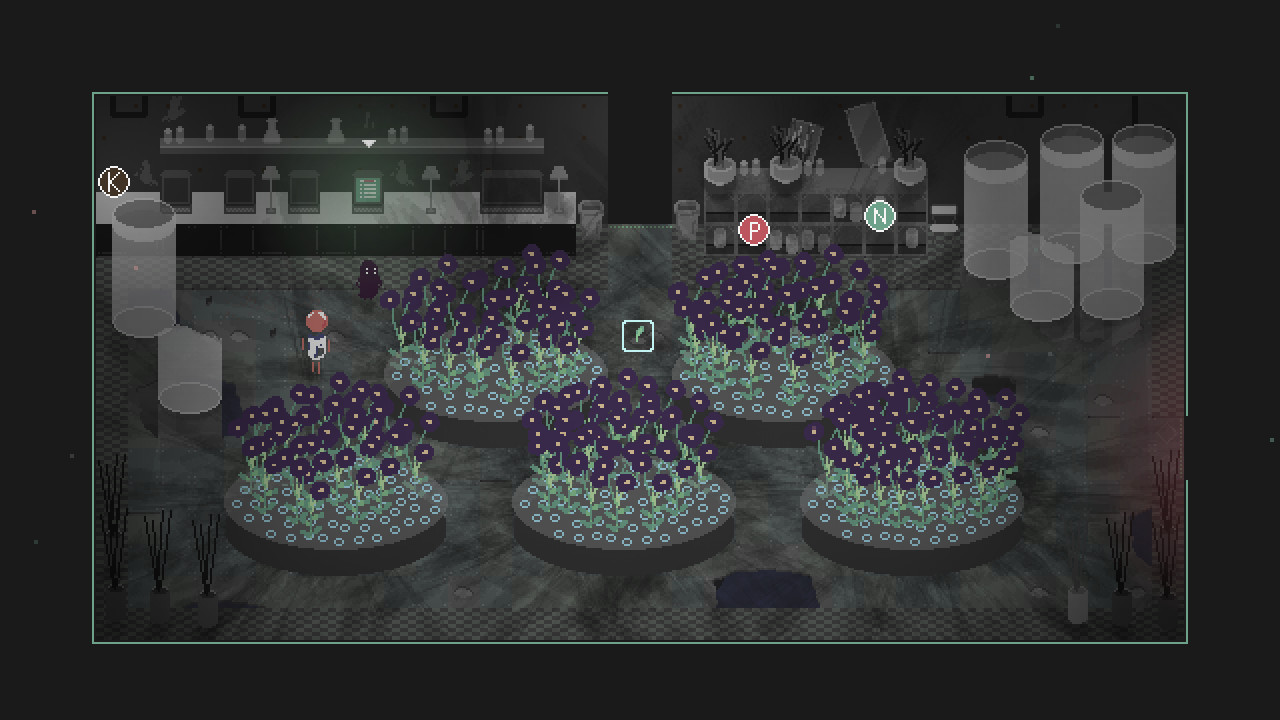
Task: Select the seedling icon in the cyan frame
Action: coord(639,335)
